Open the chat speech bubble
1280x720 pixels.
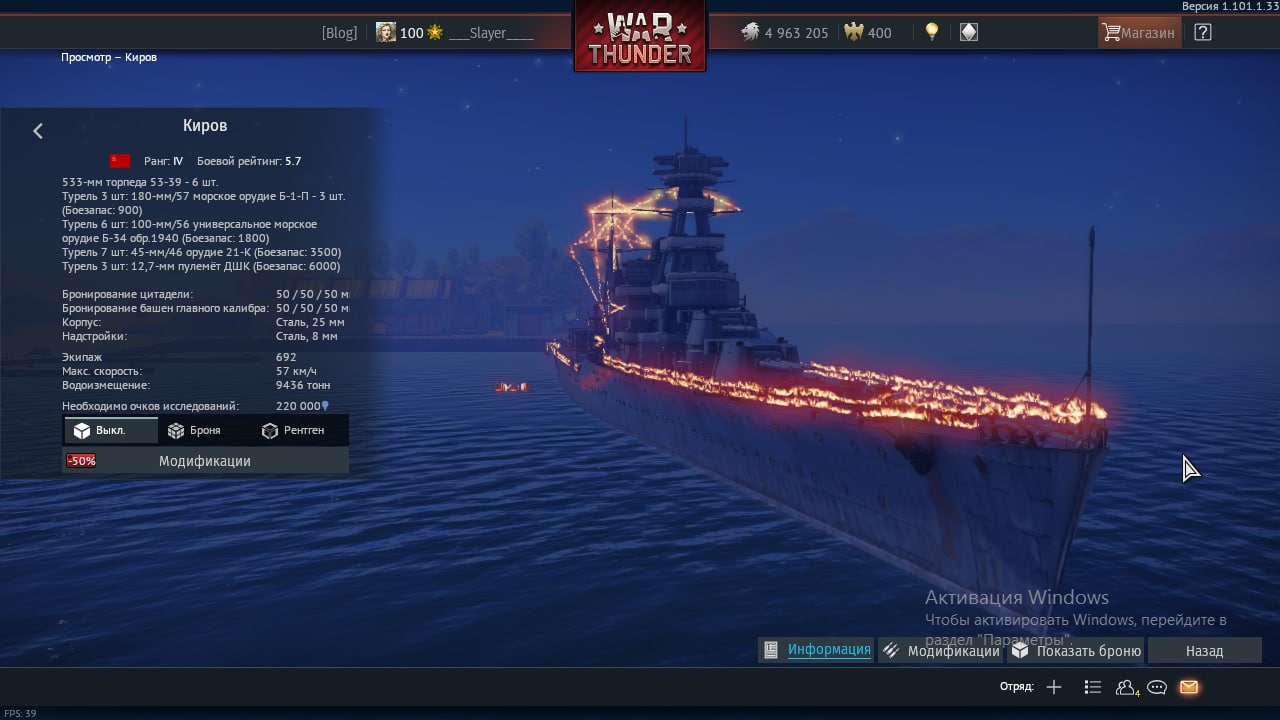[1157, 687]
